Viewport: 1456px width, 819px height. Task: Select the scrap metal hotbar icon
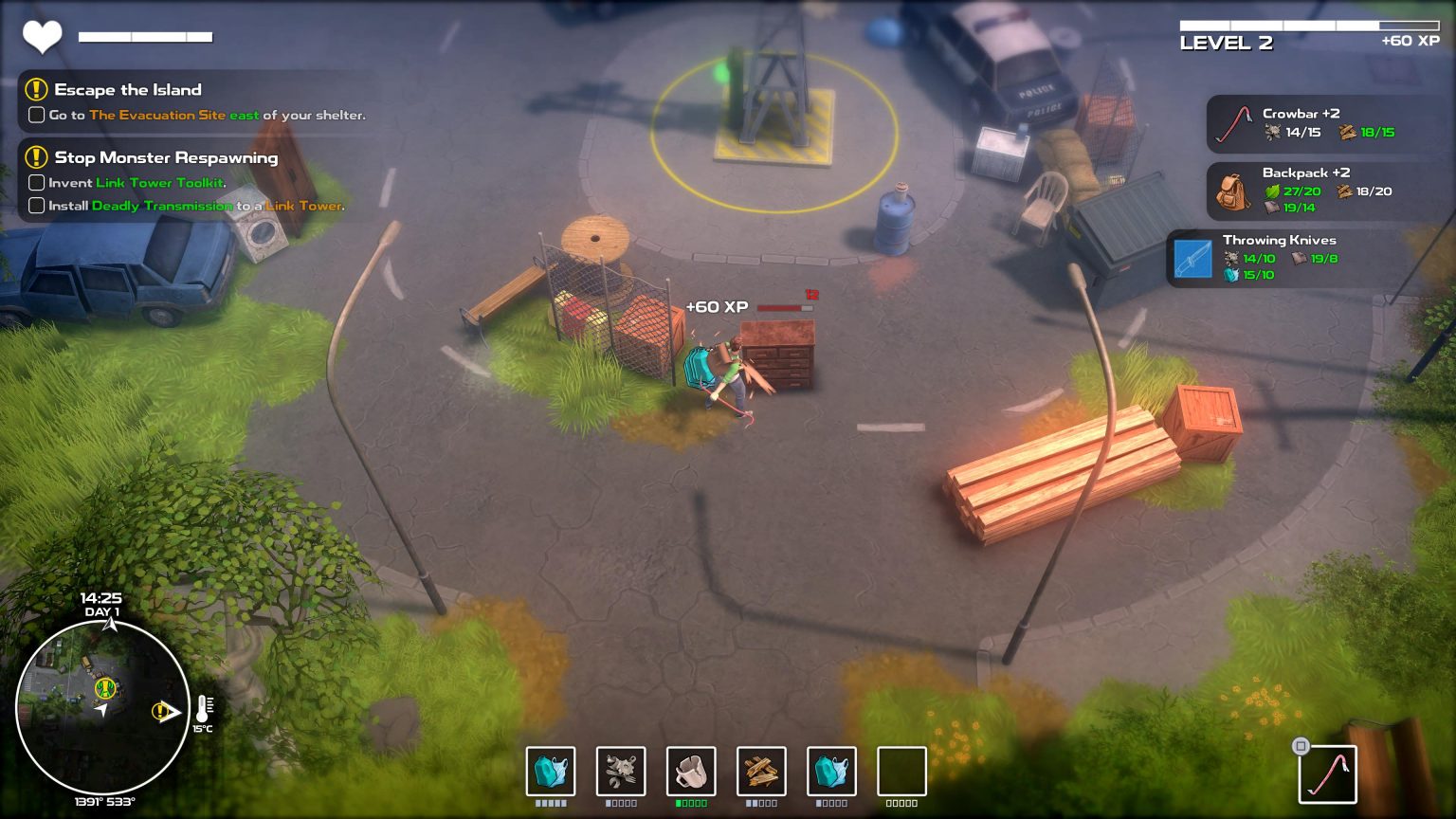tap(621, 773)
